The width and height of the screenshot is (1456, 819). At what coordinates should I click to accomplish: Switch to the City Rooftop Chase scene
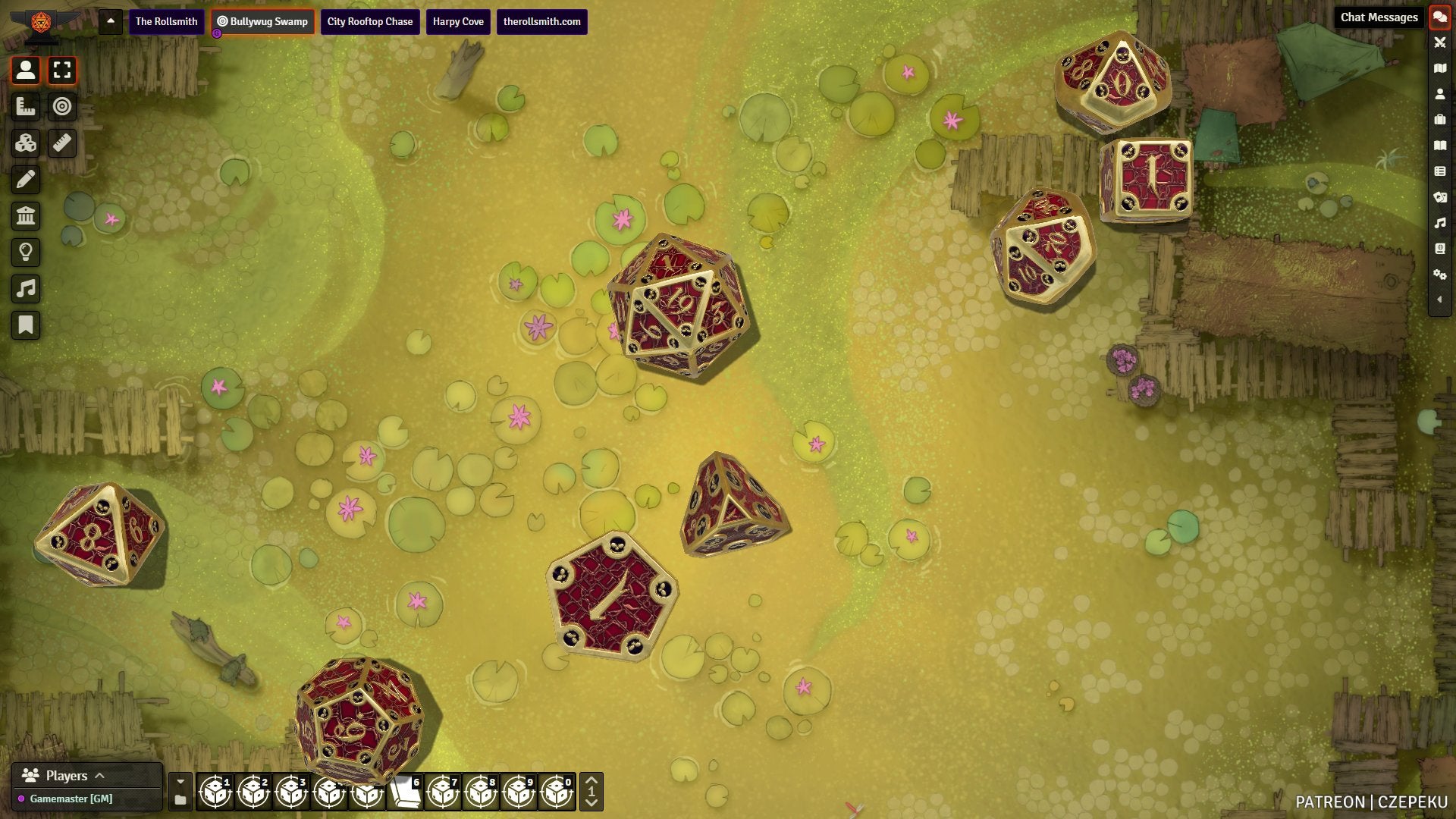369,21
